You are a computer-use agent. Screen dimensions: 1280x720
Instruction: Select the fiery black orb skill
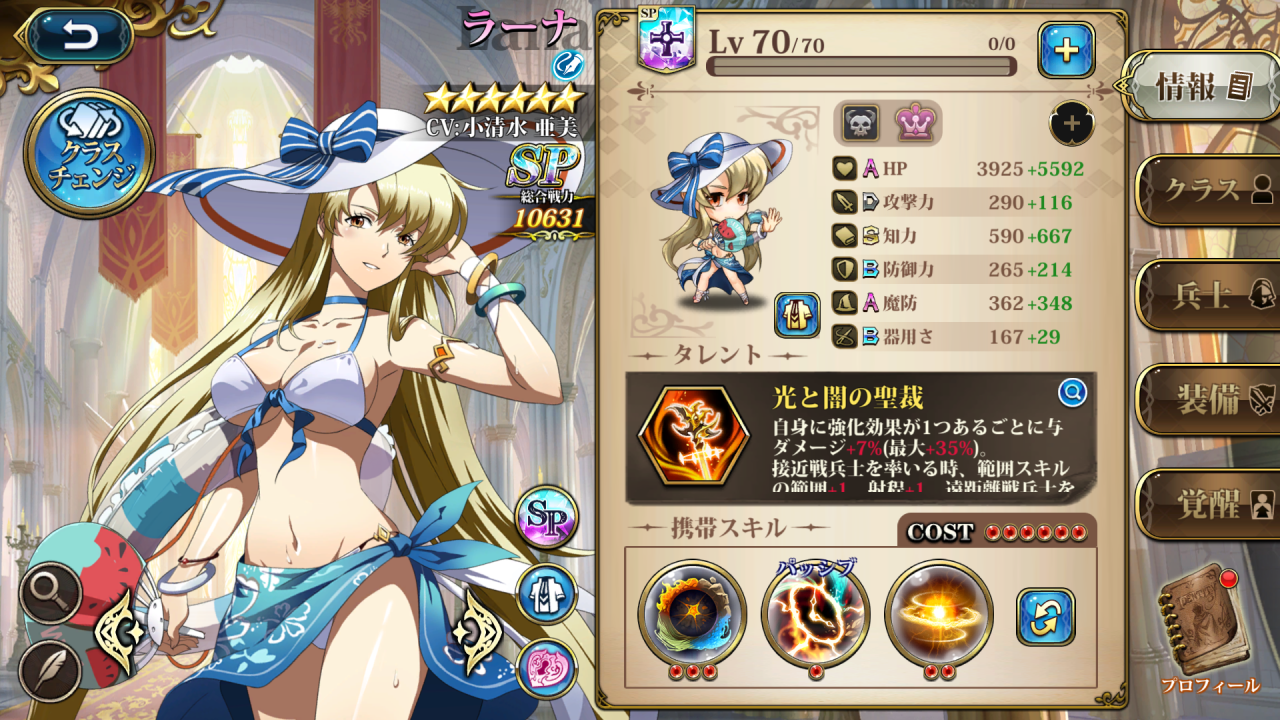tap(692, 613)
